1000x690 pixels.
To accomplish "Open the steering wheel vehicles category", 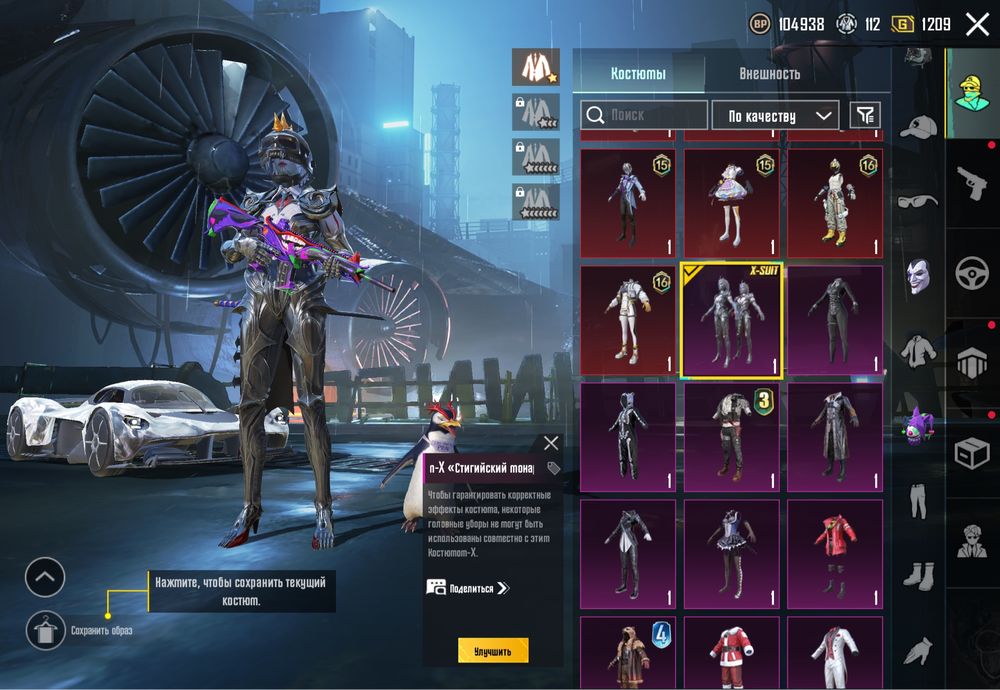I will (972, 274).
